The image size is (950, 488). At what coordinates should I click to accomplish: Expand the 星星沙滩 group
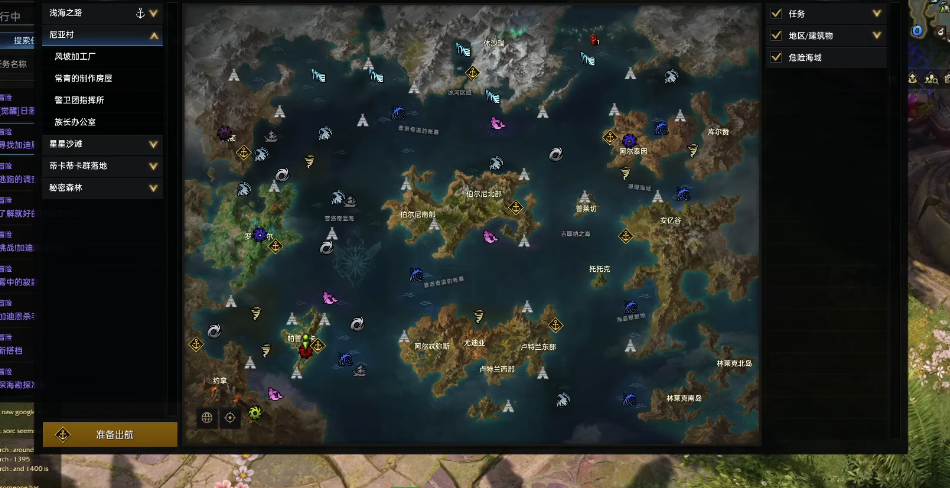pos(153,144)
